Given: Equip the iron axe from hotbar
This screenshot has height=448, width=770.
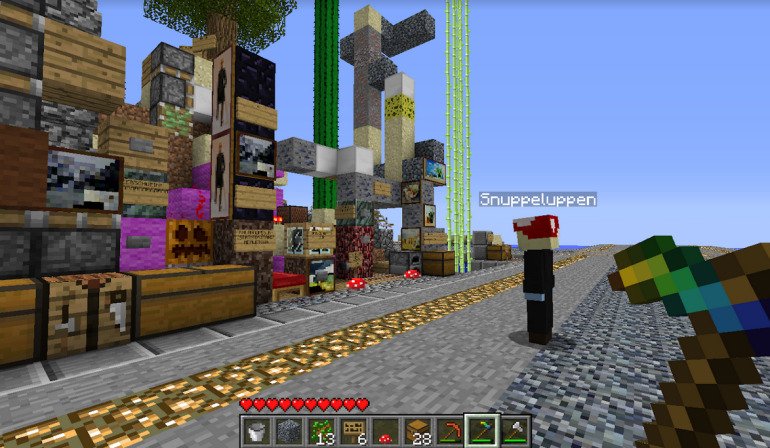Looking at the screenshot, I should pyautogui.click(x=514, y=431).
